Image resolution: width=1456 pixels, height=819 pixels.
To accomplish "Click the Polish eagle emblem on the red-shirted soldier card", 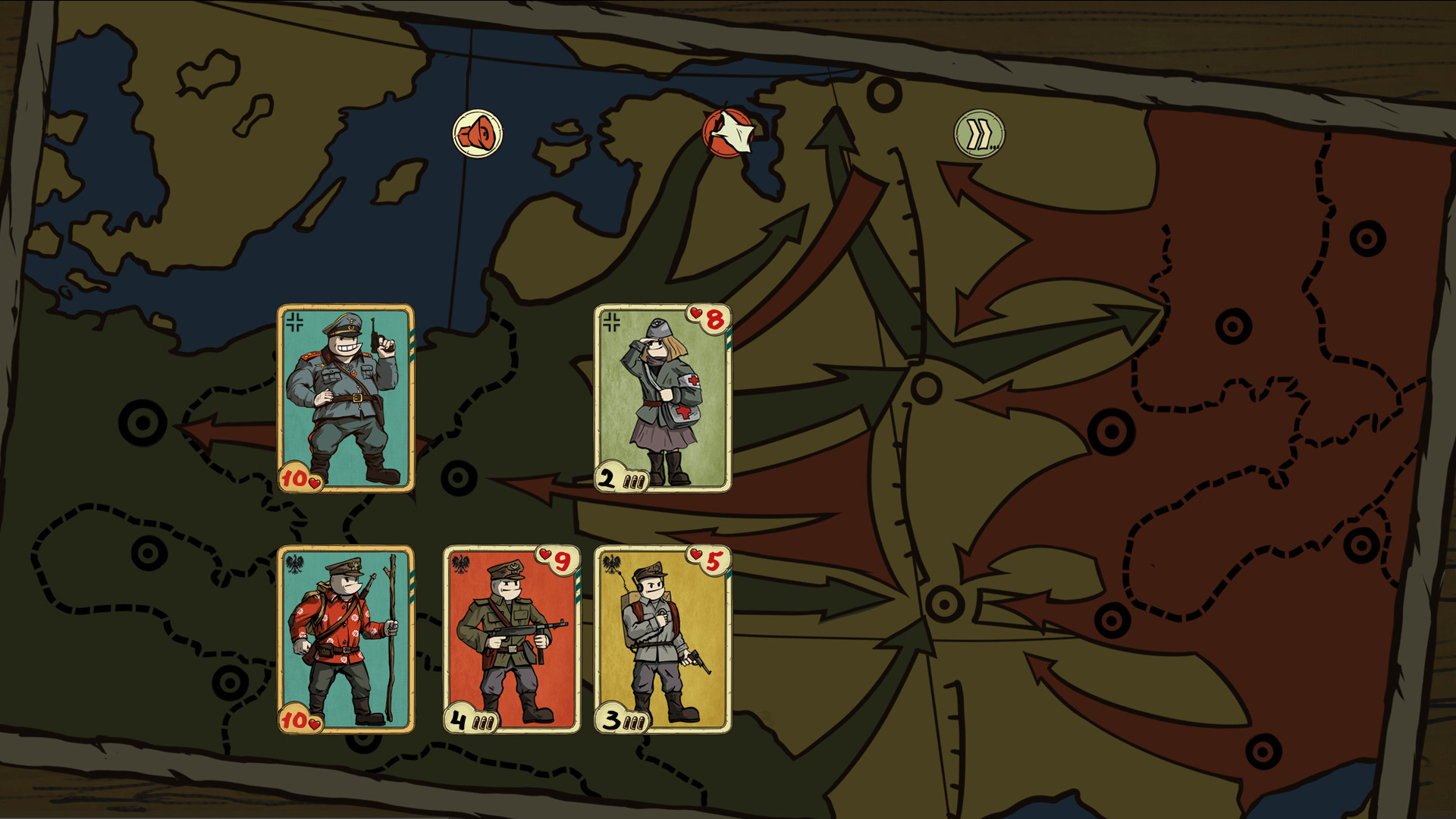I will tap(294, 563).
